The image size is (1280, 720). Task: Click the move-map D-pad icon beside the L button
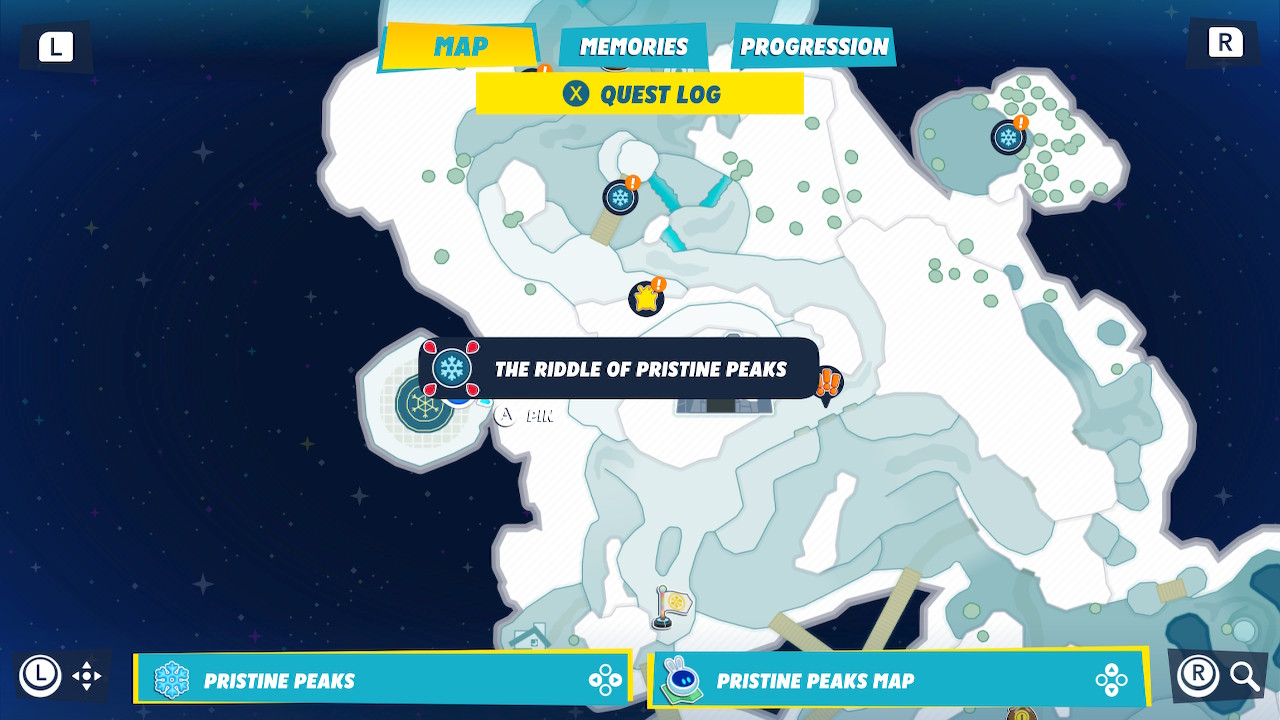pyautogui.click(x=88, y=676)
